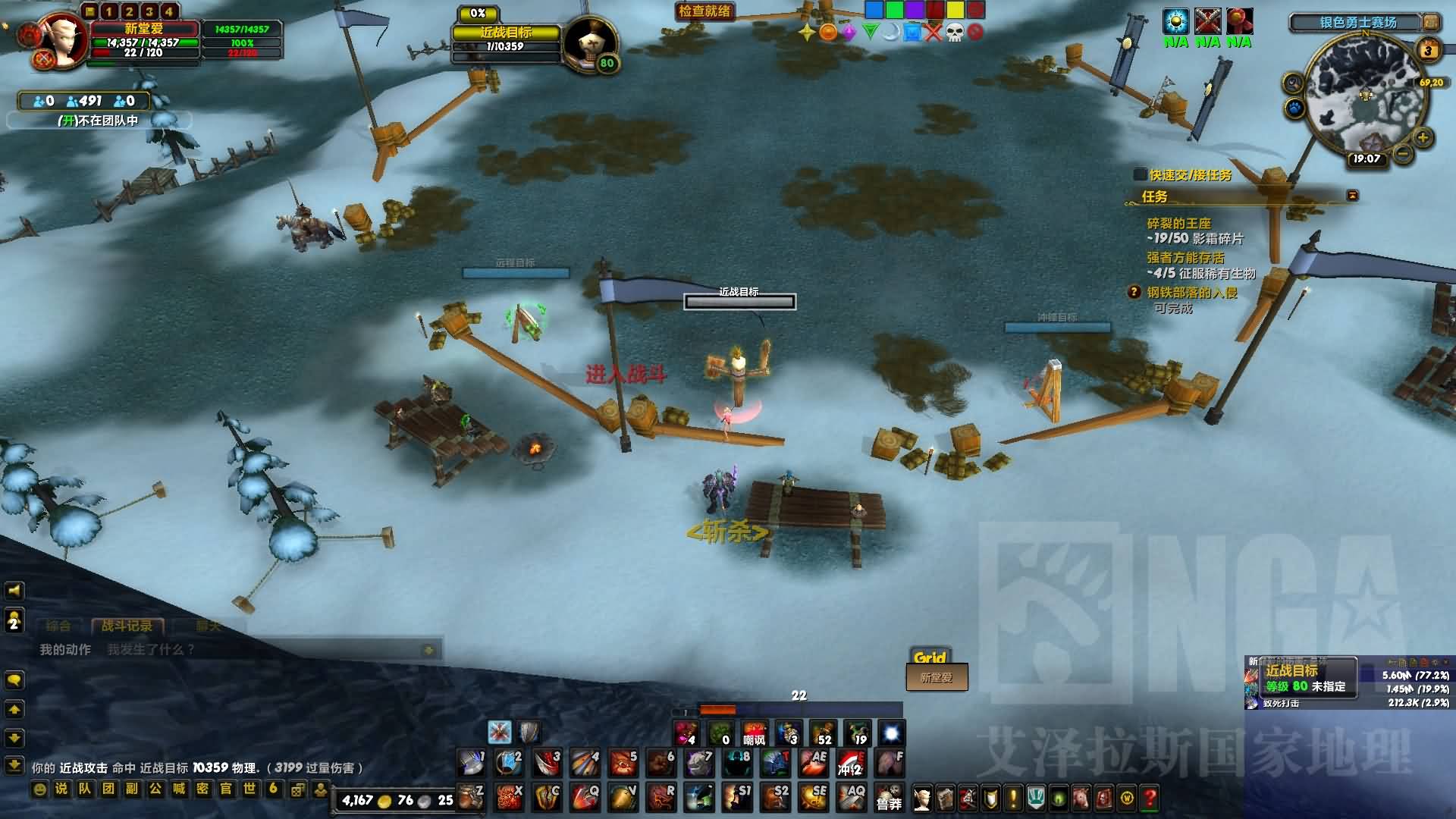Use the 冲锋 charge ability icon

pyautogui.click(x=850, y=763)
